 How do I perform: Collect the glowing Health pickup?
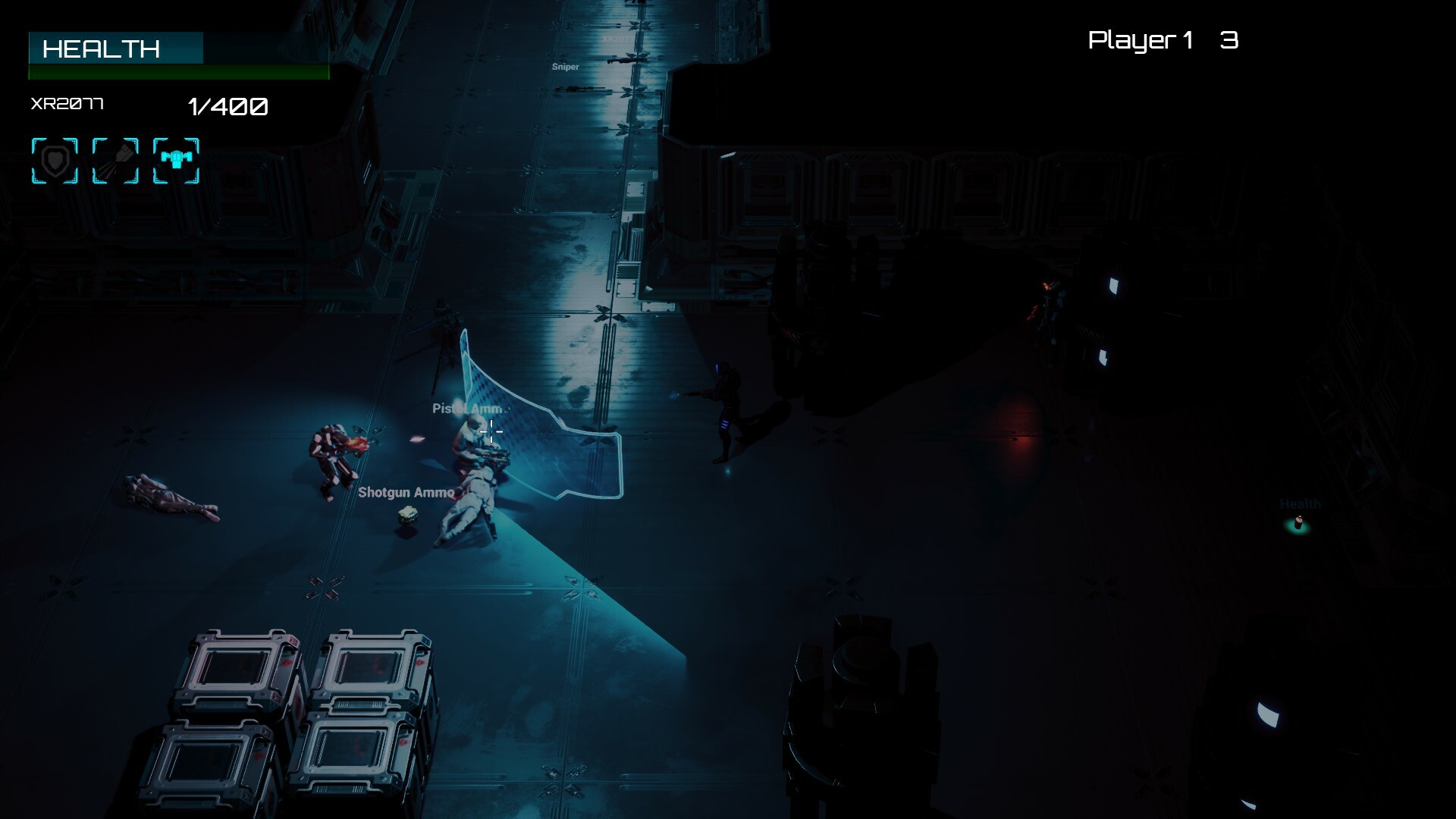pos(1298,522)
